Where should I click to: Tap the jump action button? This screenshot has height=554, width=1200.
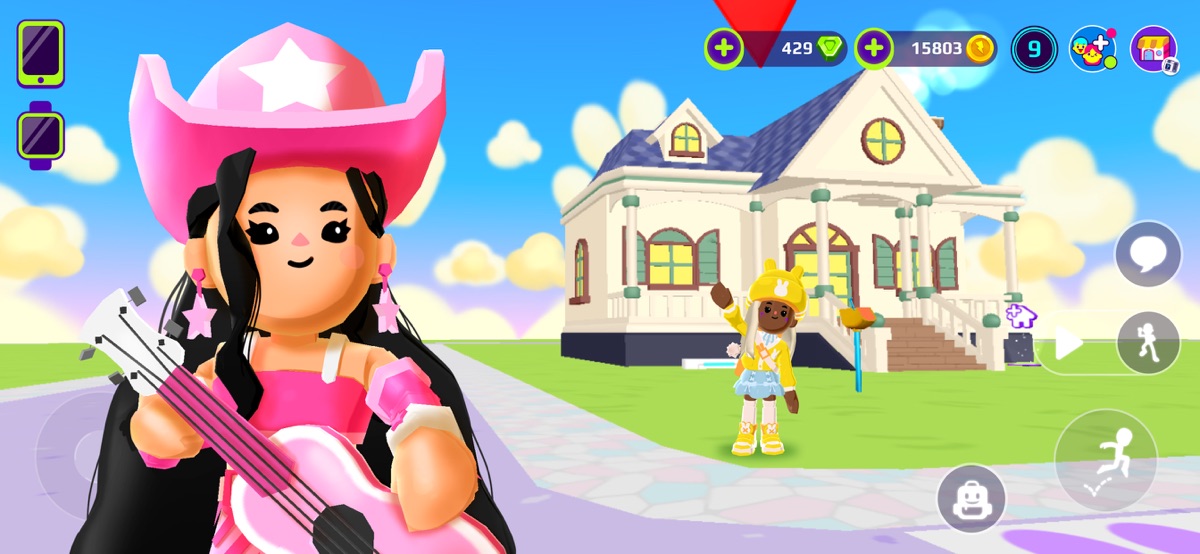pyautogui.click(x=1105, y=460)
